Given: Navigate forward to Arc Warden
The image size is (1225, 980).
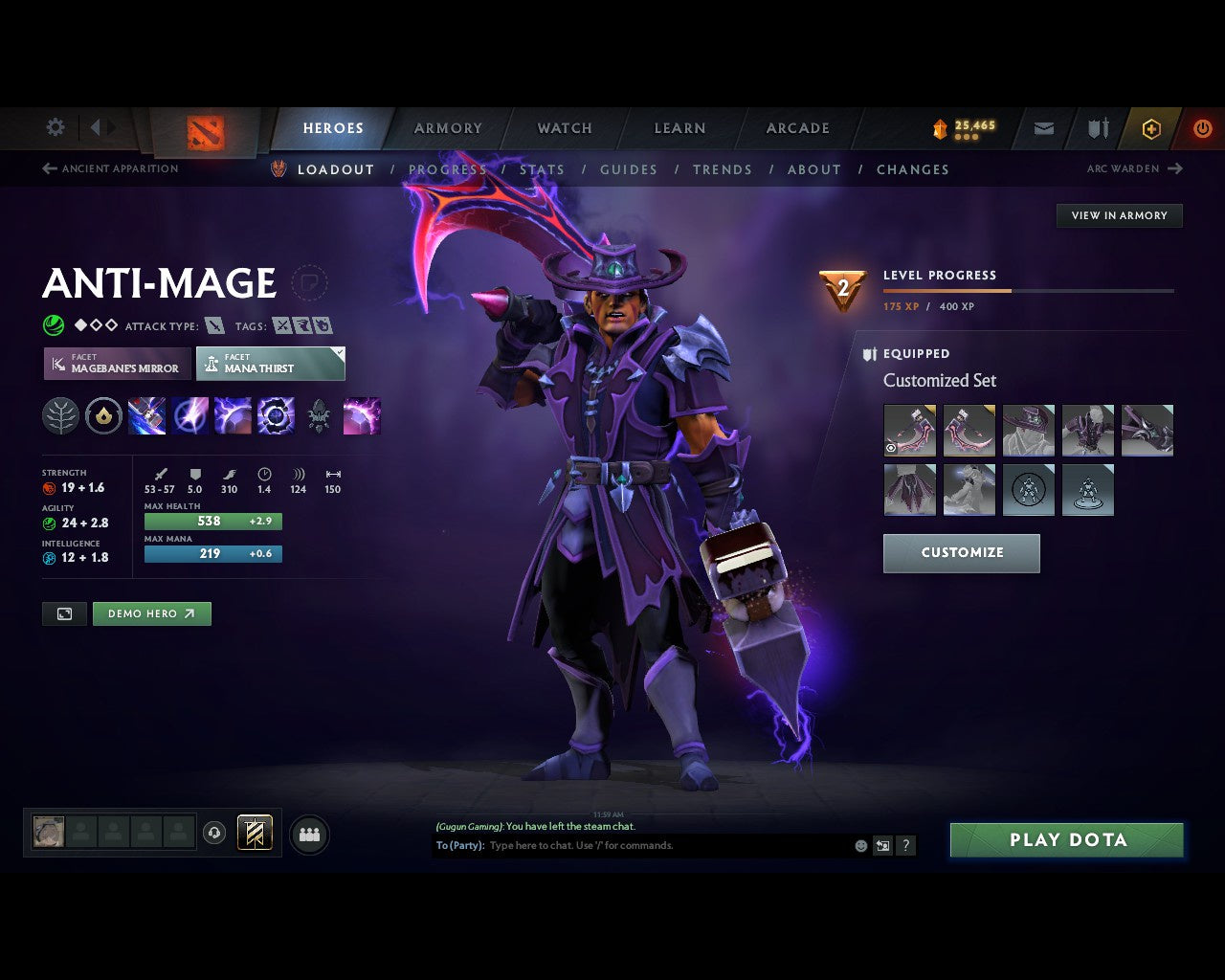Looking at the screenshot, I should [x=1136, y=168].
